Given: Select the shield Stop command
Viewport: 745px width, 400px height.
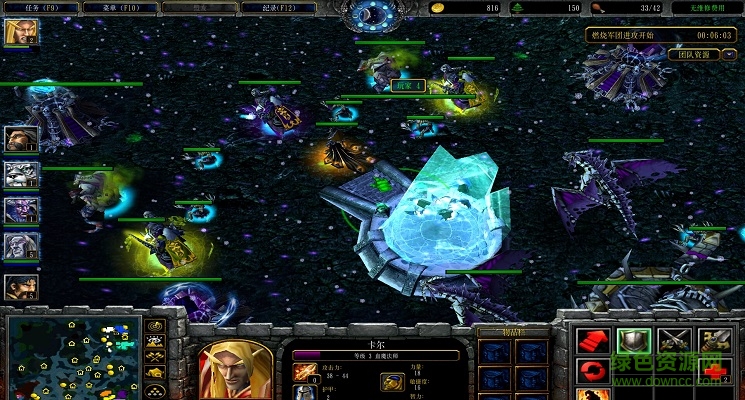Looking at the screenshot, I should [633, 341].
